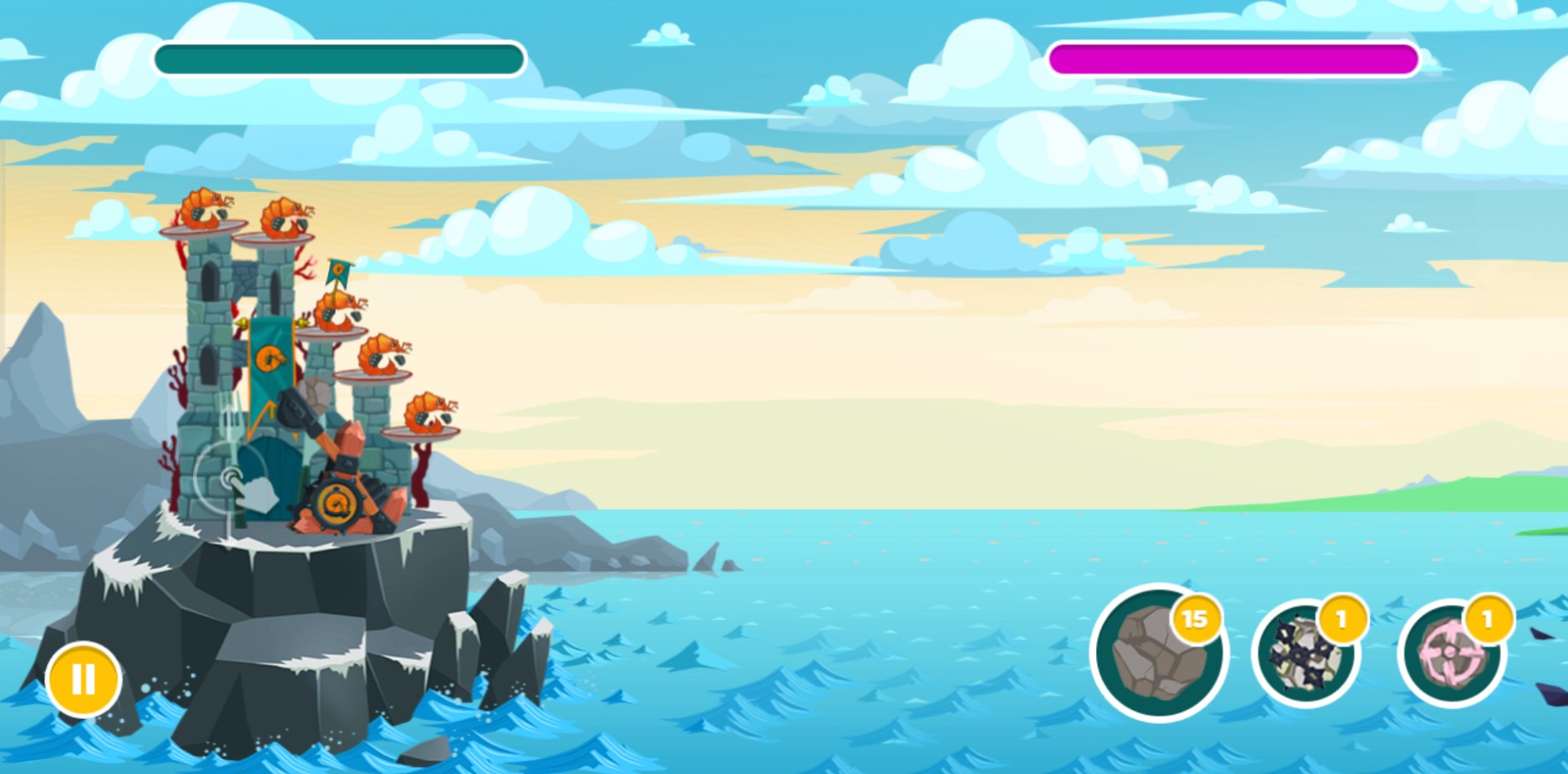Pause the game with the yellow button
This screenshot has width=1568, height=774.
pyautogui.click(x=84, y=679)
